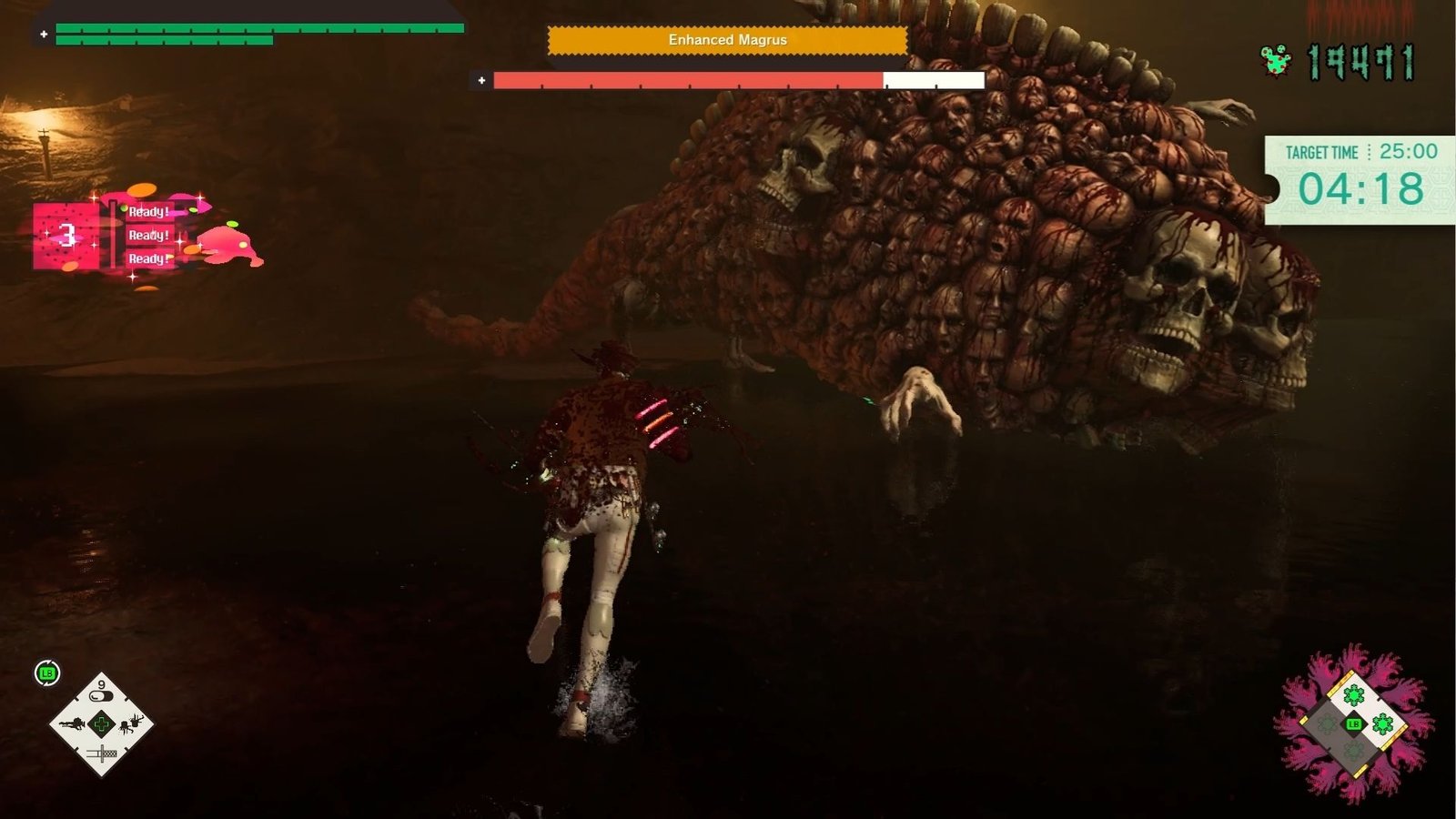Screen dimensions: 1456x819
Task: Click the green health cross in the item wheel center
Action: tap(102, 723)
